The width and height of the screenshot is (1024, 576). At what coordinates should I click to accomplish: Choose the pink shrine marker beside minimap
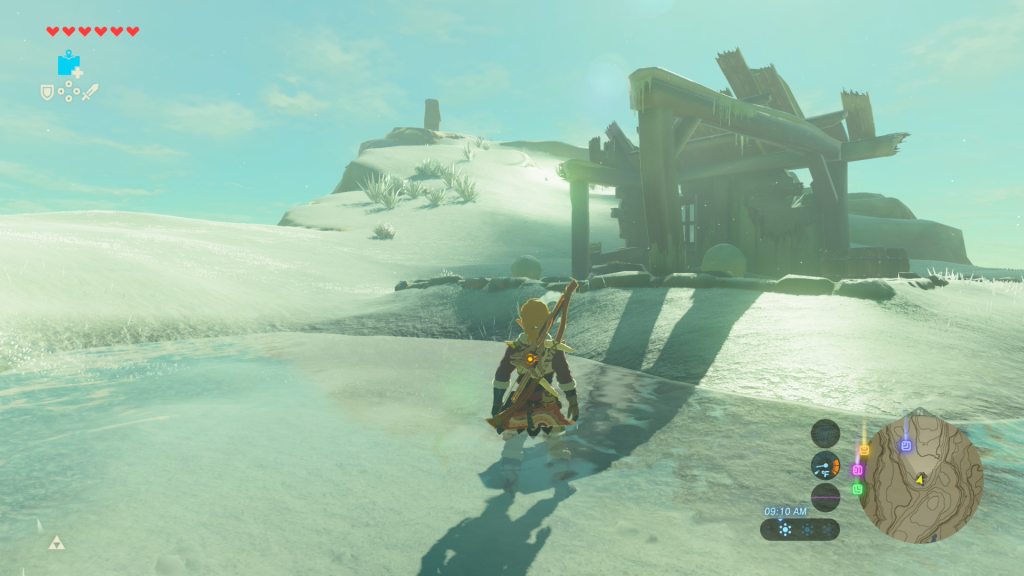point(857,469)
